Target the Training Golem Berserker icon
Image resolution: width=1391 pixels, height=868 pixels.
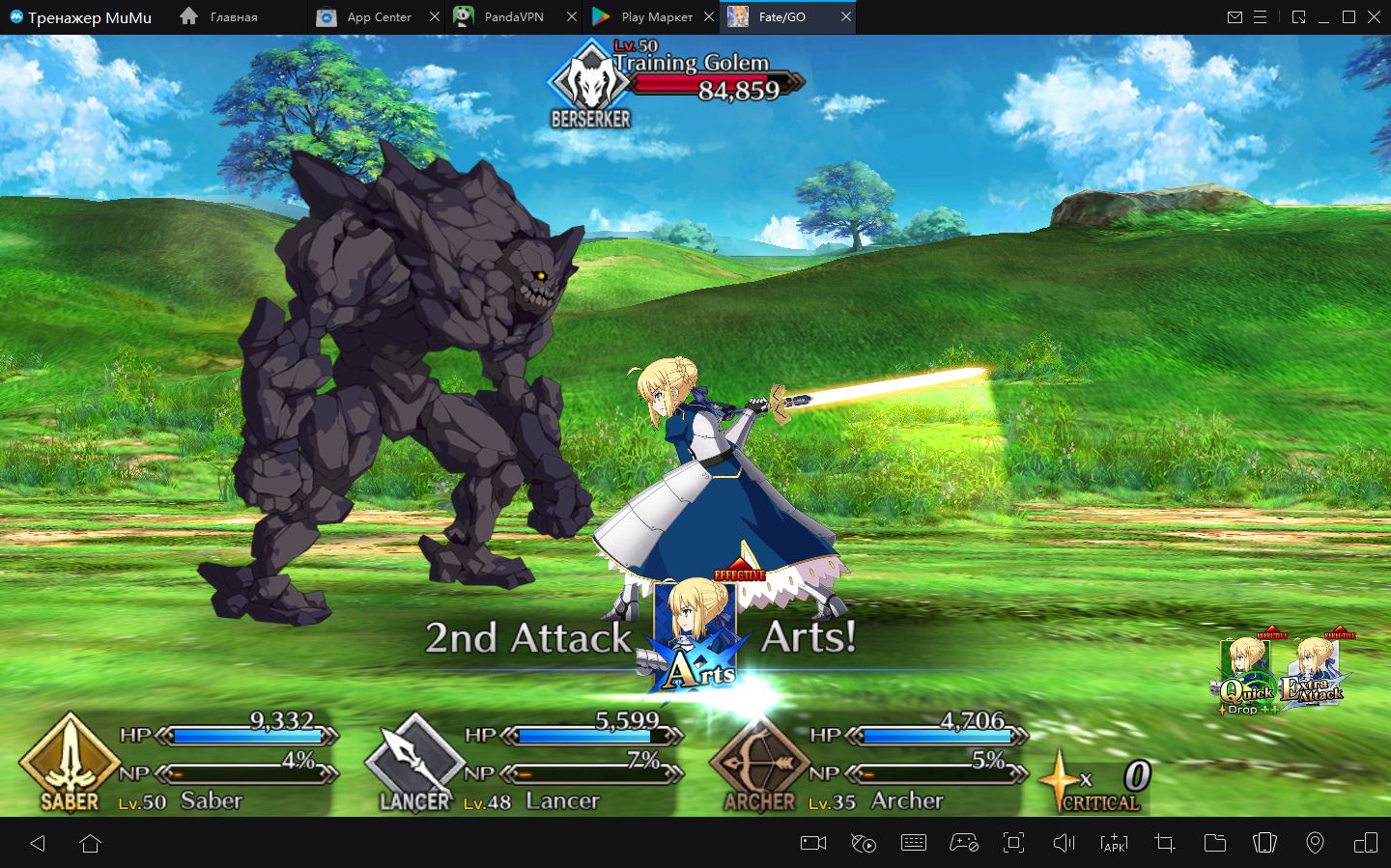(x=590, y=85)
